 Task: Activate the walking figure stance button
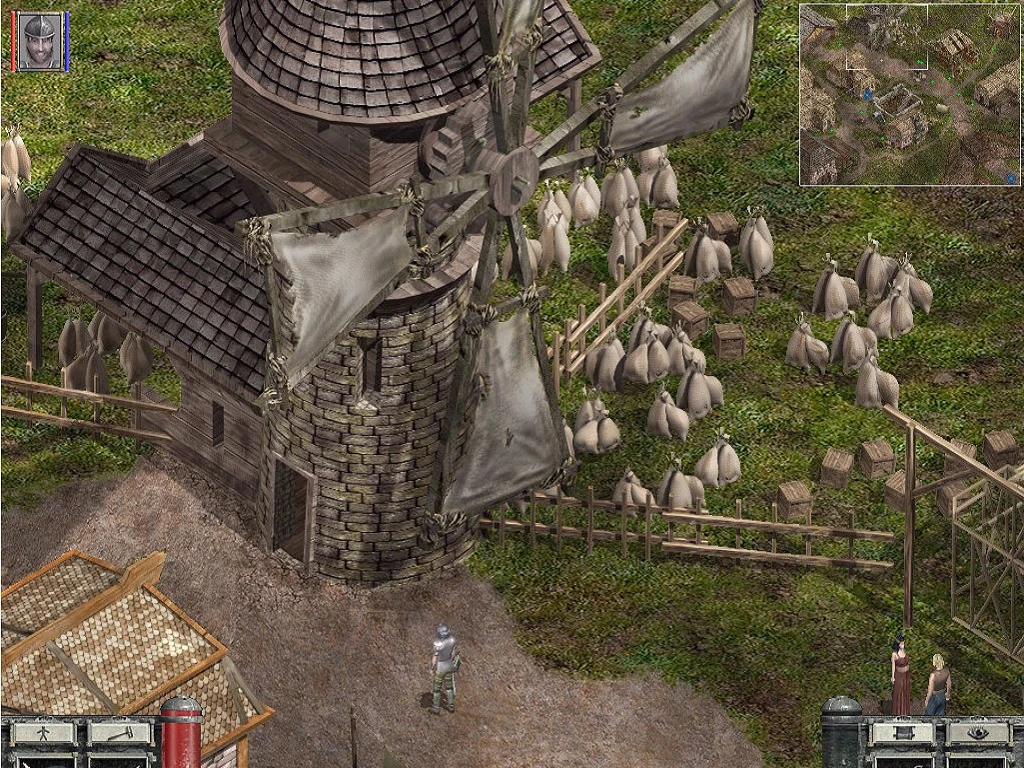coord(43,733)
